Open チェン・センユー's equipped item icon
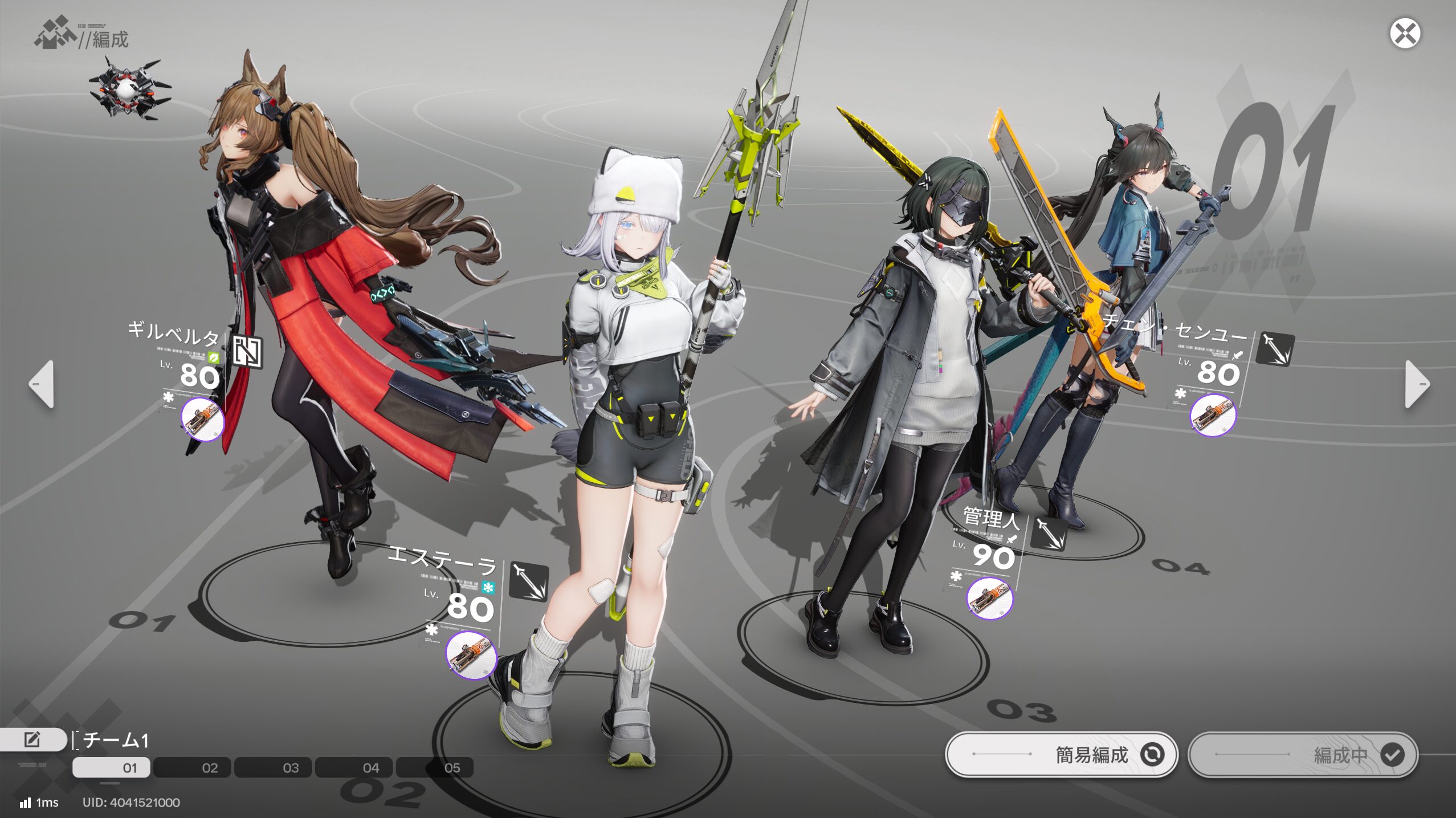 (1213, 415)
